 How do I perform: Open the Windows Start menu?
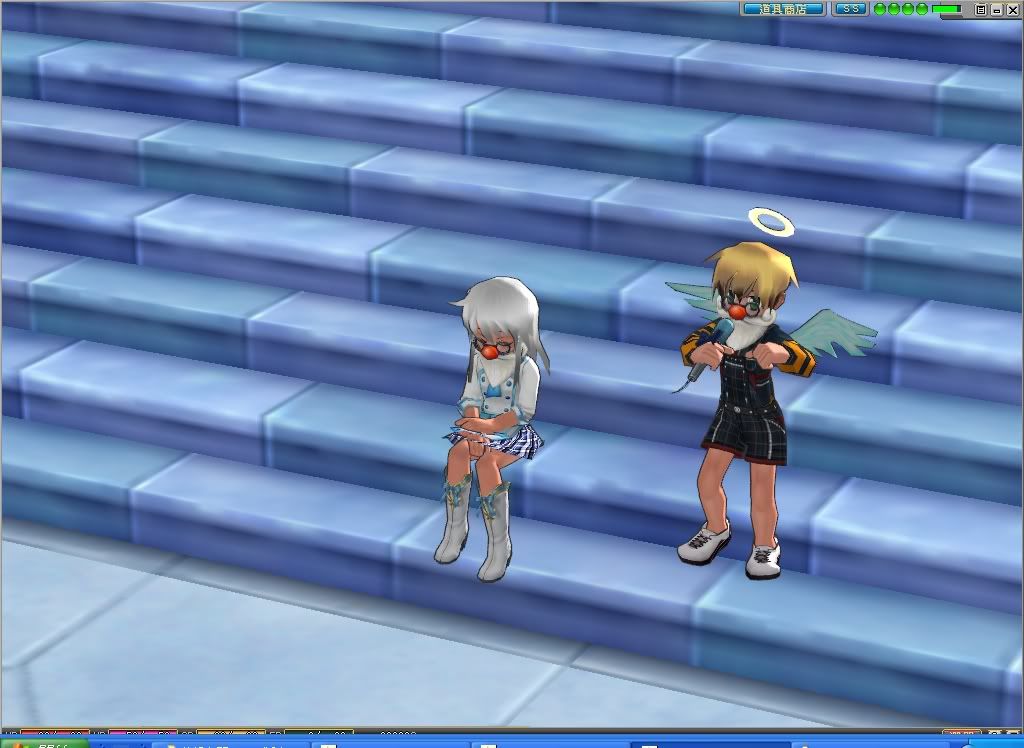pyautogui.click(x=42, y=743)
